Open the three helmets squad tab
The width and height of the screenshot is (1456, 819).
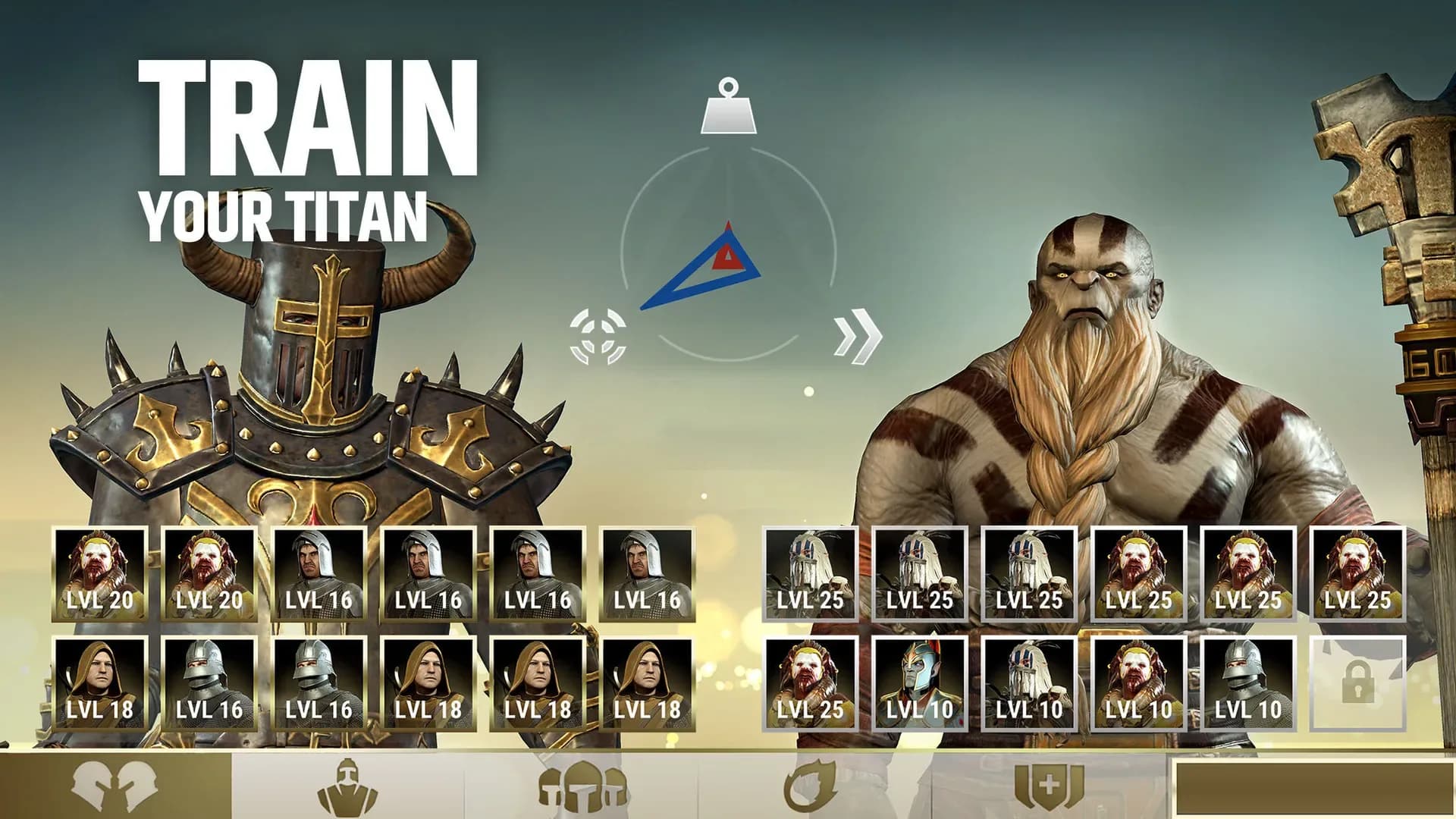582,786
